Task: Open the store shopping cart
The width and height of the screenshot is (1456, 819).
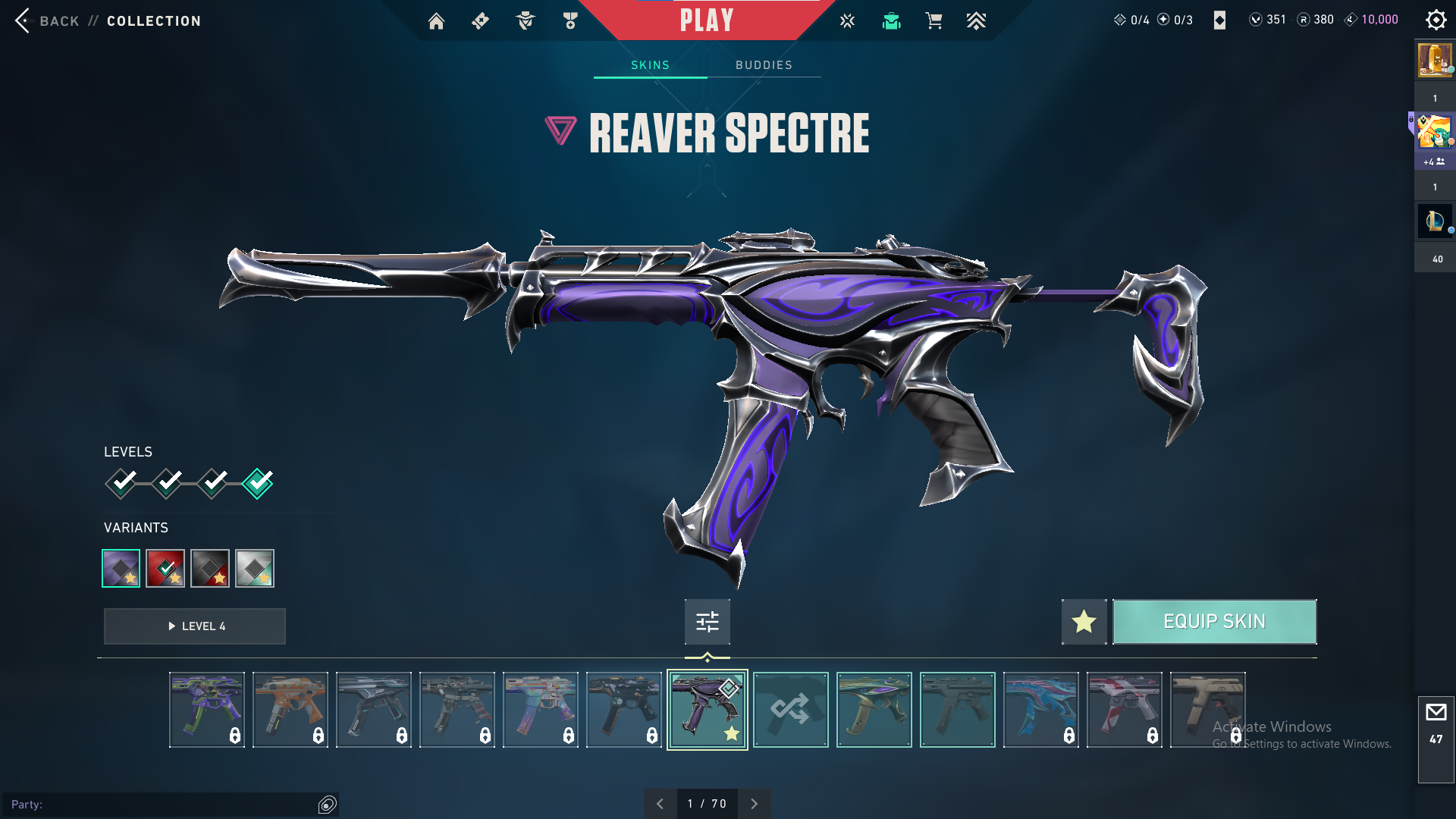Action: [934, 21]
